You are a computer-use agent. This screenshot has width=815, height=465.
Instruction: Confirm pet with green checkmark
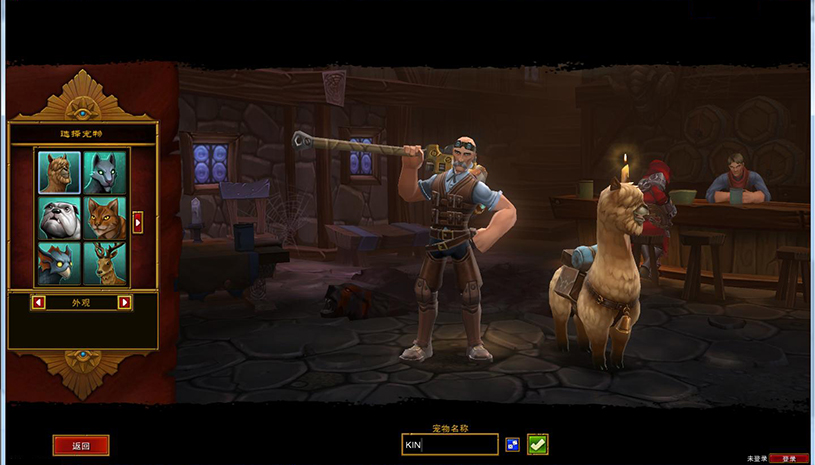(538, 444)
